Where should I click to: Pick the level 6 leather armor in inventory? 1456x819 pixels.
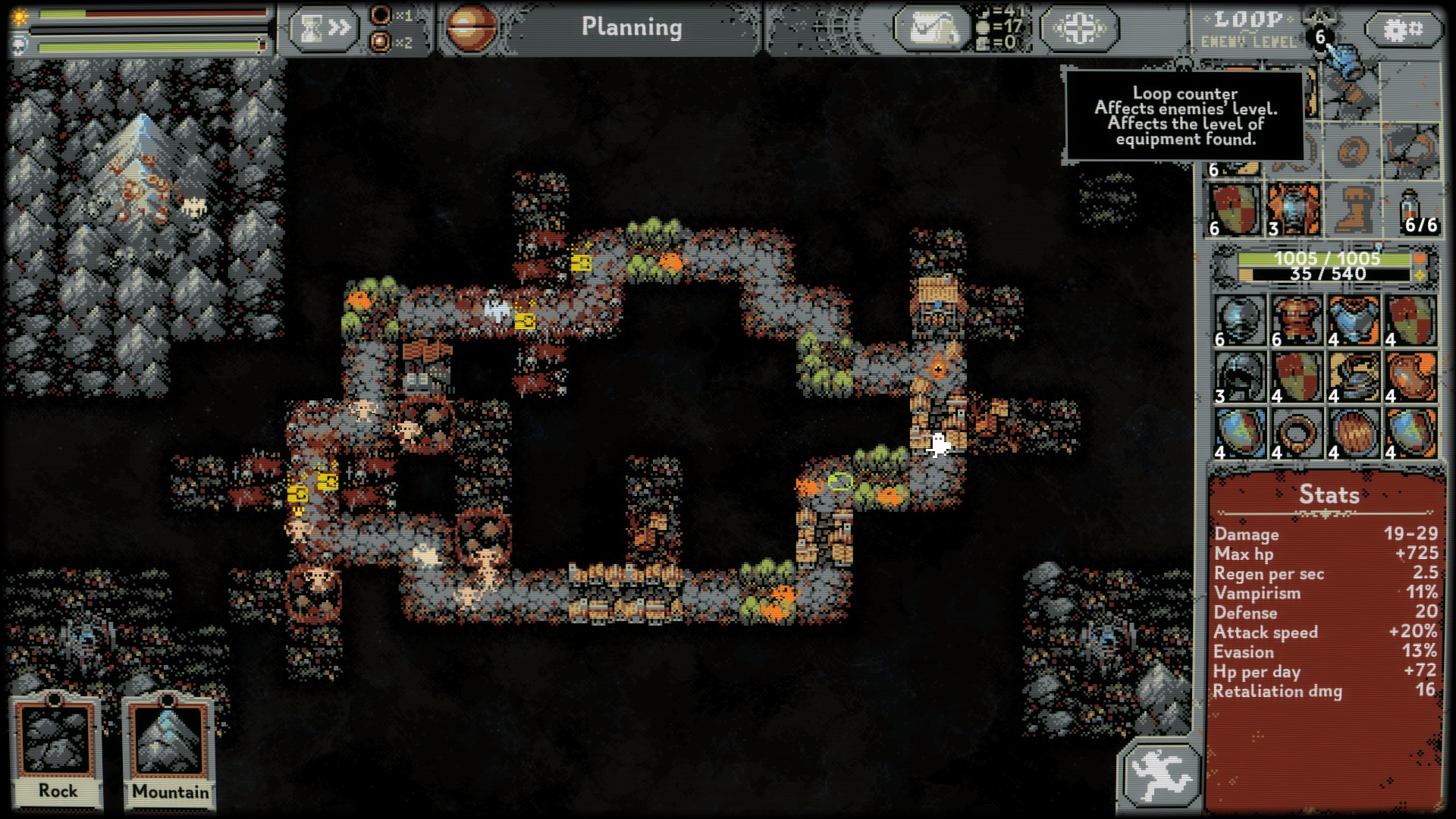coord(1298,320)
